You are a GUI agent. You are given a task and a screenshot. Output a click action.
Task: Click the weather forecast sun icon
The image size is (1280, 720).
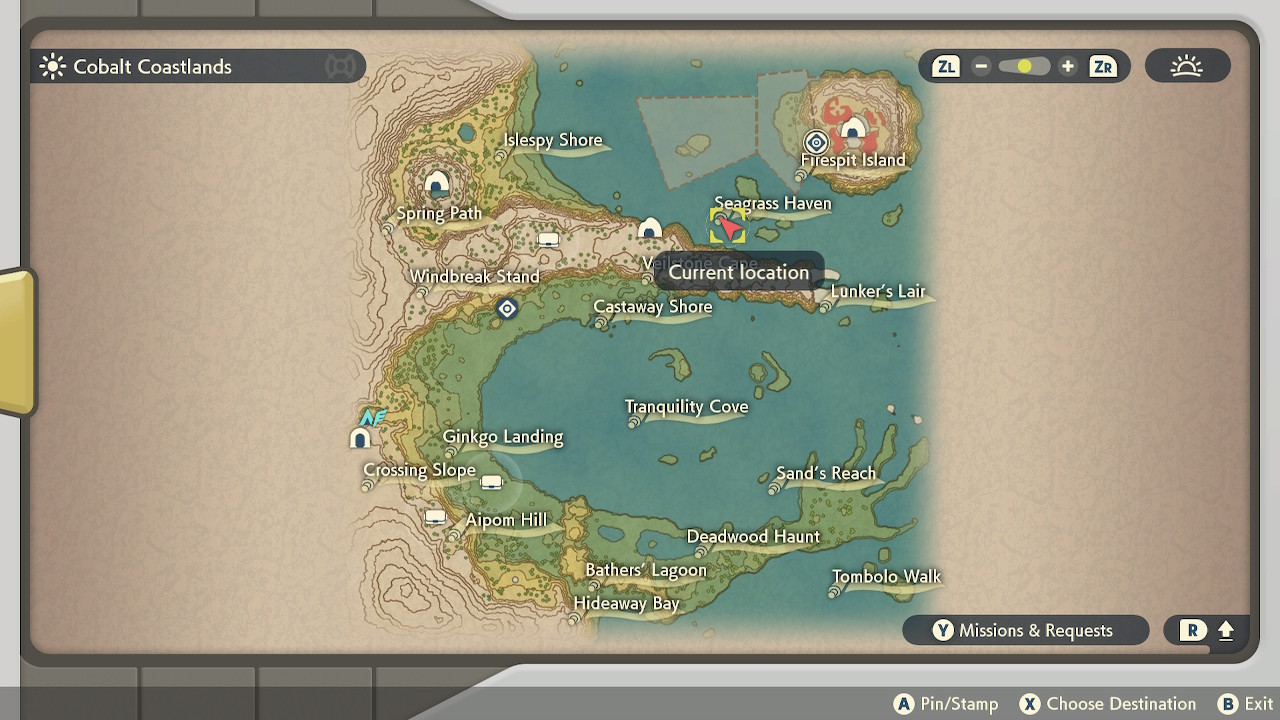1187,65
